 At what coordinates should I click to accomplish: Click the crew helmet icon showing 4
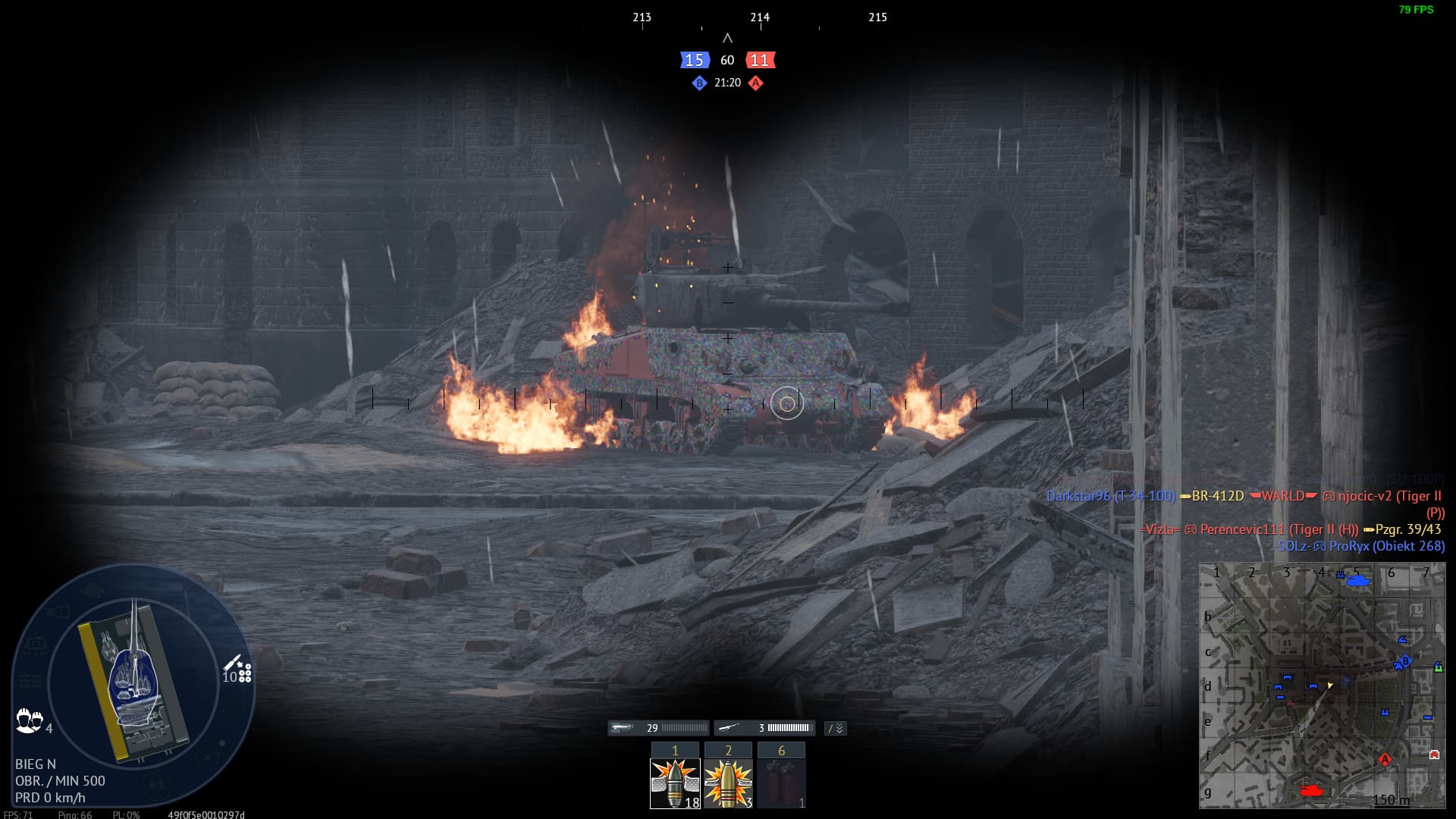[27, 720]
